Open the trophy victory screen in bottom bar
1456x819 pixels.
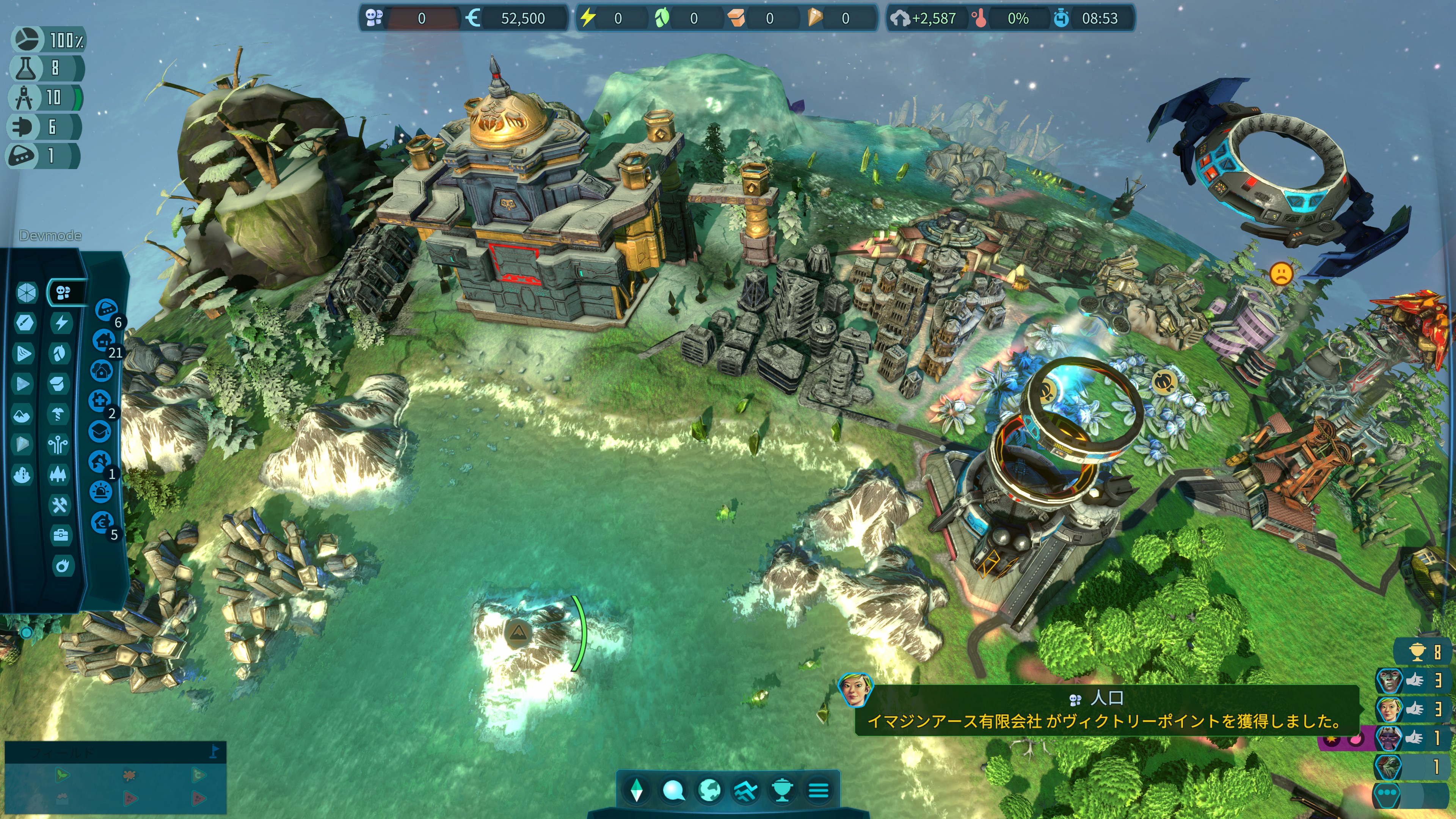point(782,789)
